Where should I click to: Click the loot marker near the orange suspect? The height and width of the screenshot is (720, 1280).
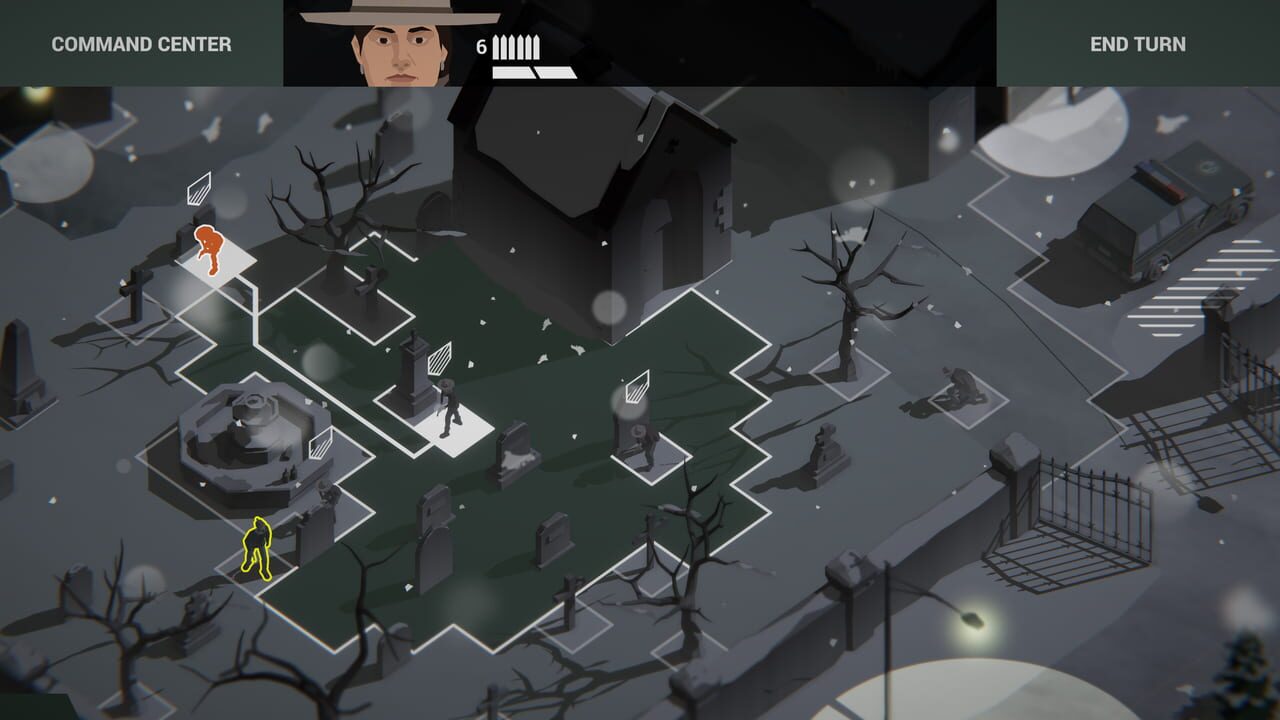tap(199, 186)
